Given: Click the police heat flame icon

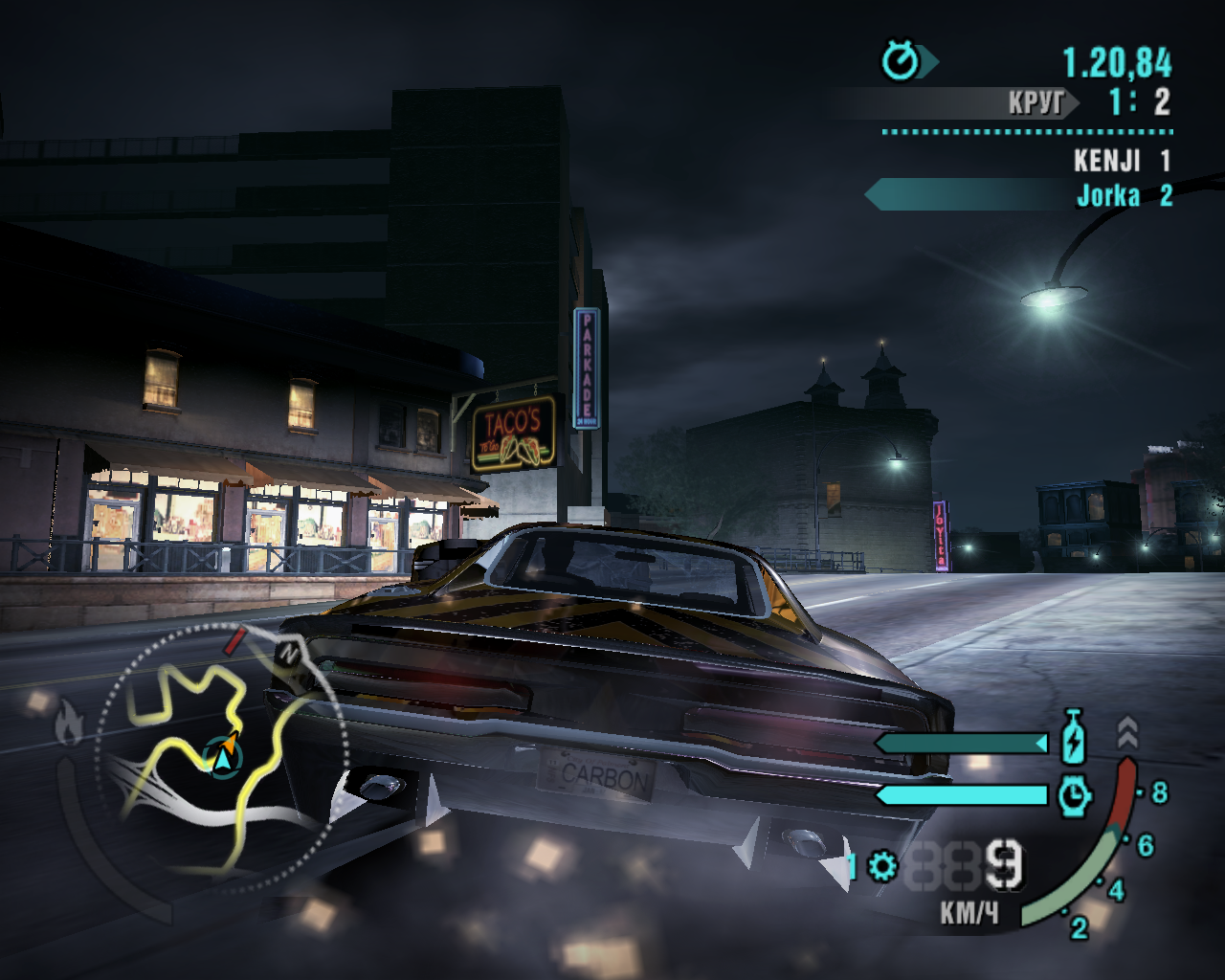Looking at the screenshot, I should 68,723.
